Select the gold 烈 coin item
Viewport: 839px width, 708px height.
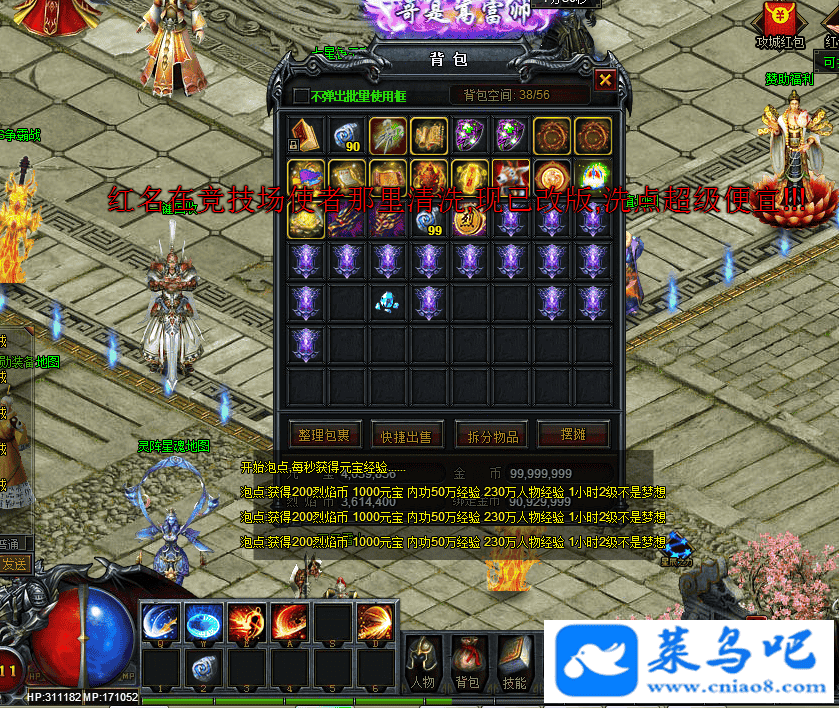click(468, 220)
